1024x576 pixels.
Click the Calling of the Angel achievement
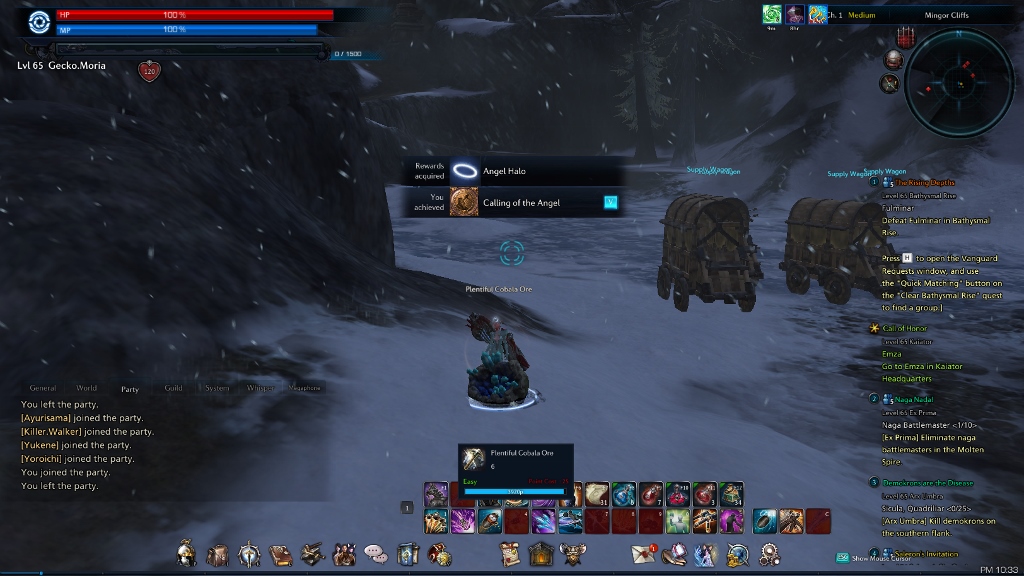coord(521,203)
